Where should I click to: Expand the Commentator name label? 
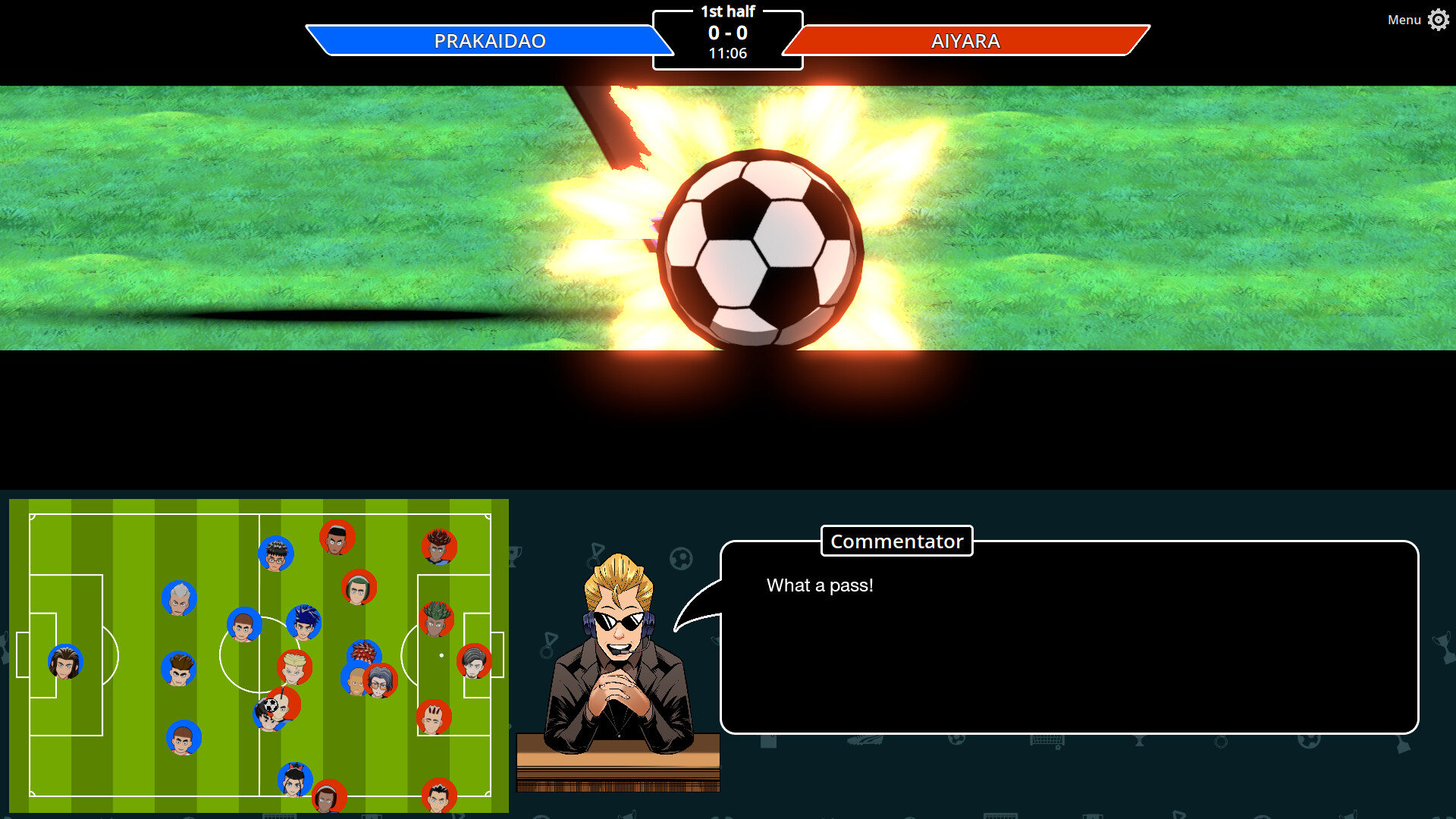[x=896, y=541]
